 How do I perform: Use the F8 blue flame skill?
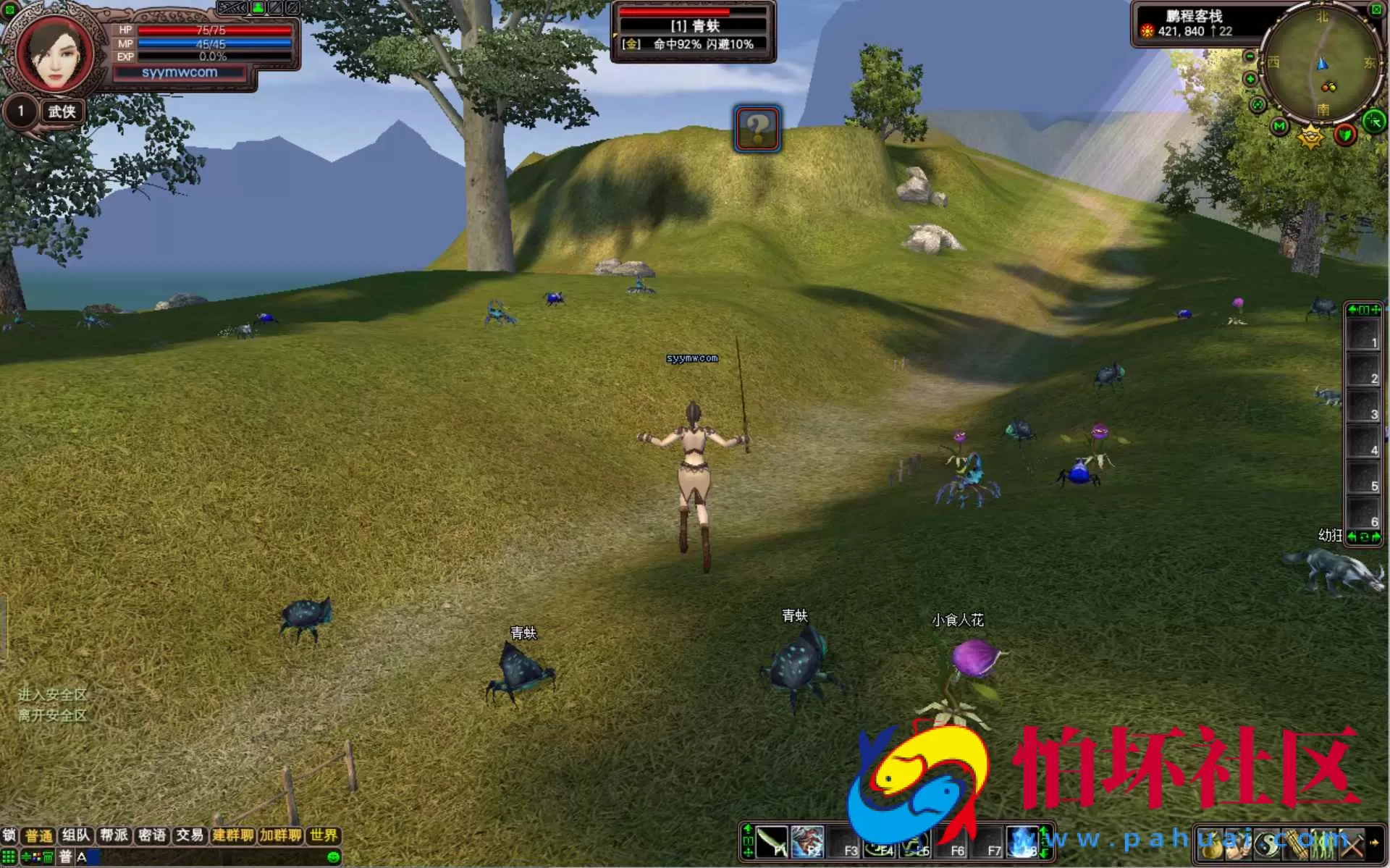(1023, 843)
